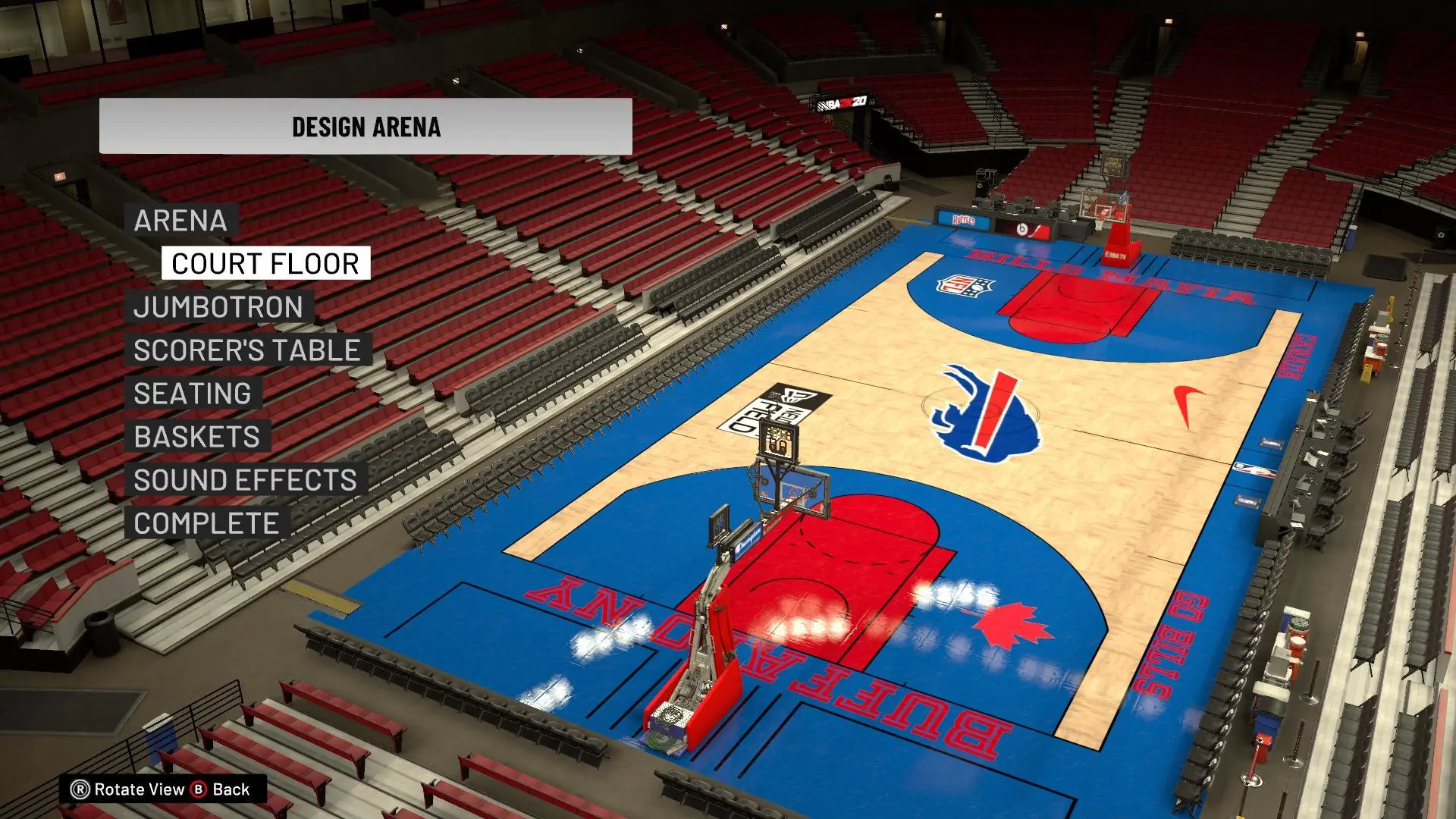Click Complete to finish arena design
Image resolution: width=1456 pixels, height=819 pixels.
[x=206, y=523]
